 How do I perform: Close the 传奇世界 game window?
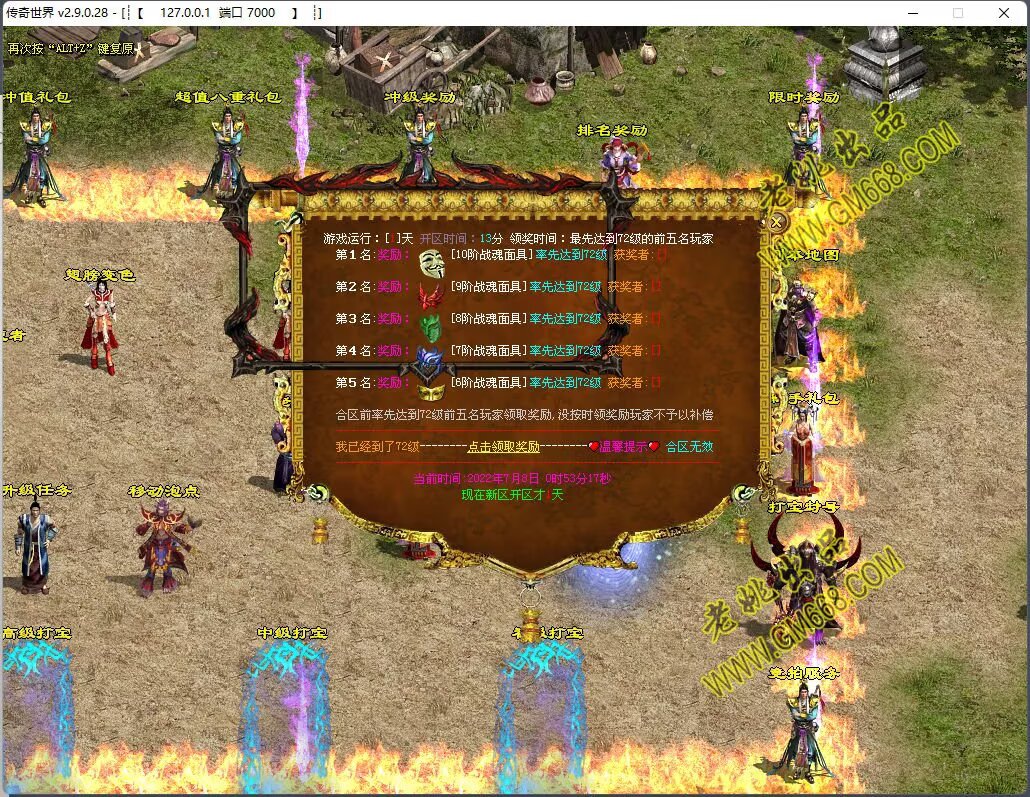[x=1004, y=13]
